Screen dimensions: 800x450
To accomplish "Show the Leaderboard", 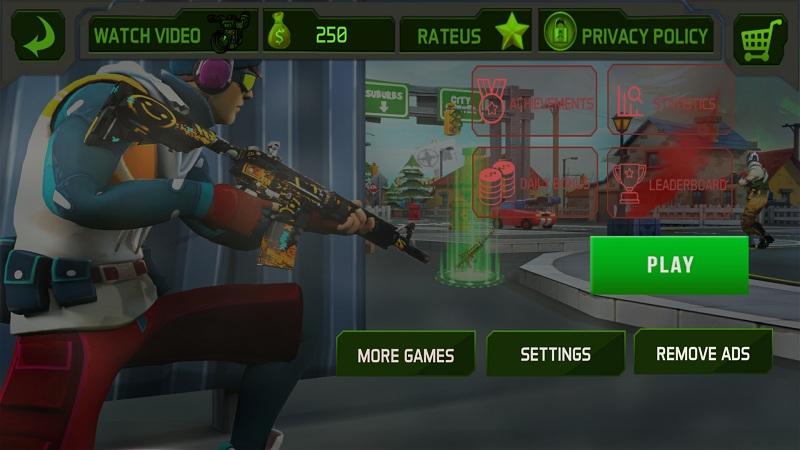I will click(669, 184).
